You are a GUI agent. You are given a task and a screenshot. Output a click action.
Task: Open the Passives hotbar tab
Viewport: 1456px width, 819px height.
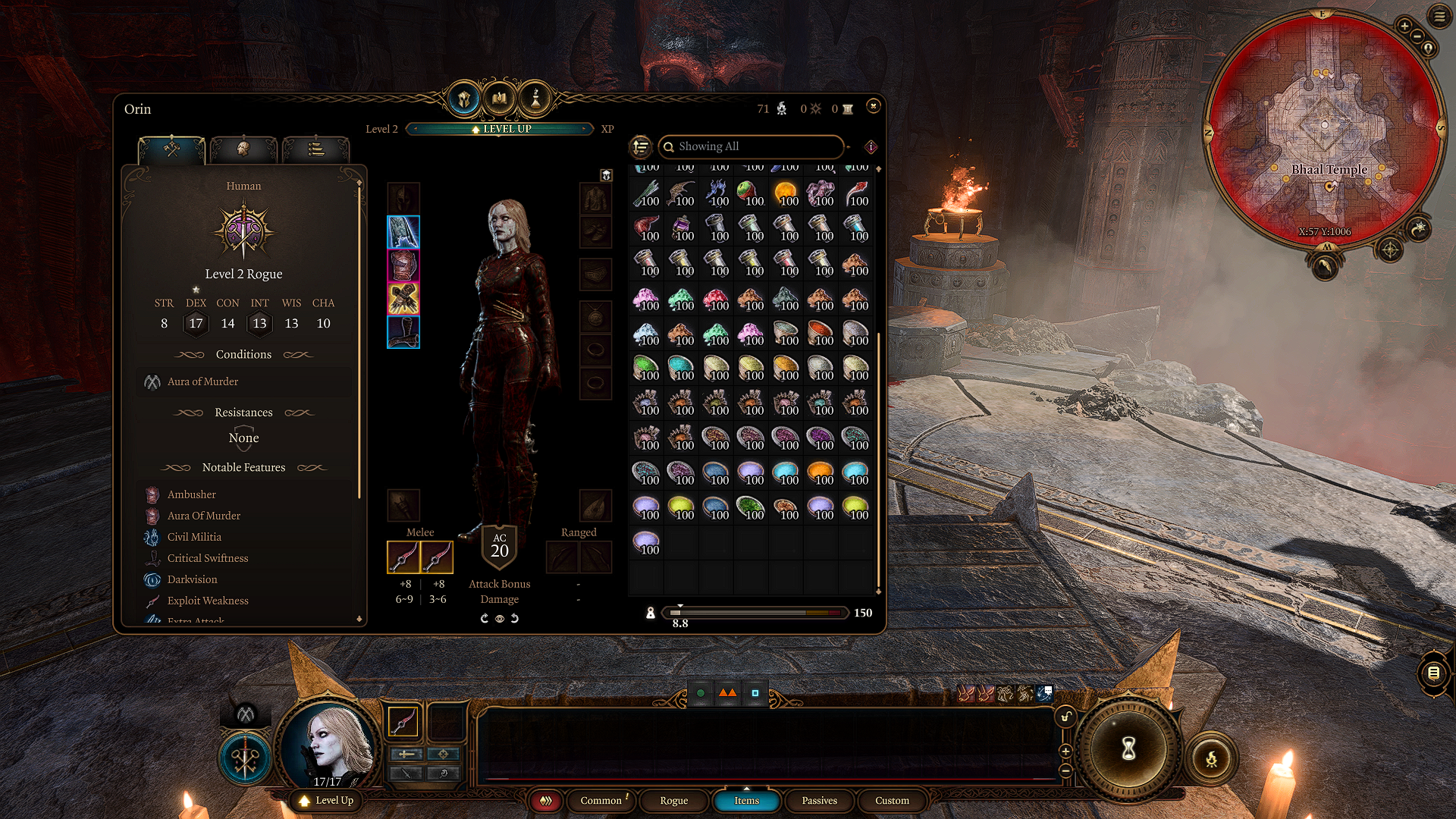point(819,801)
